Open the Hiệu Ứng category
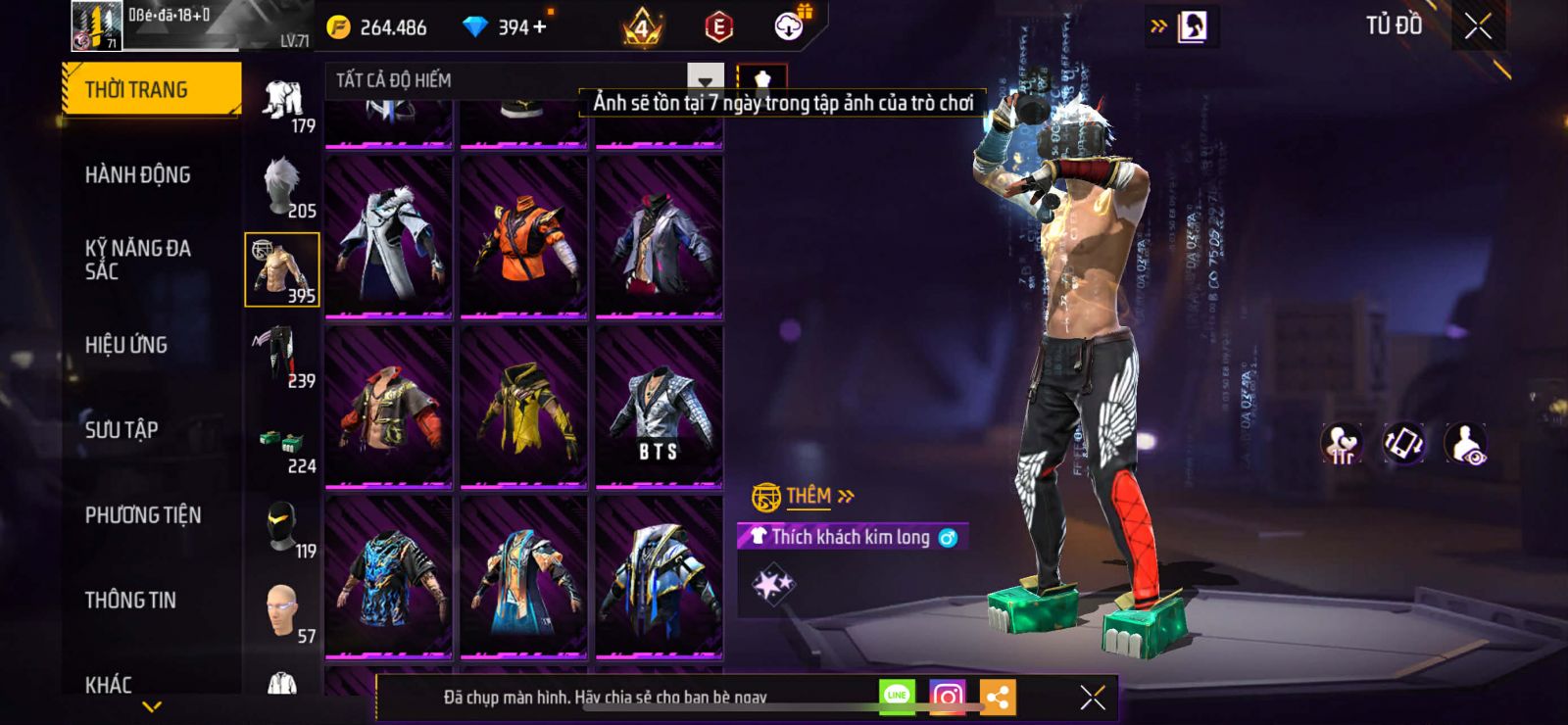Screen dimensions: 1568x725 [126, 345]
